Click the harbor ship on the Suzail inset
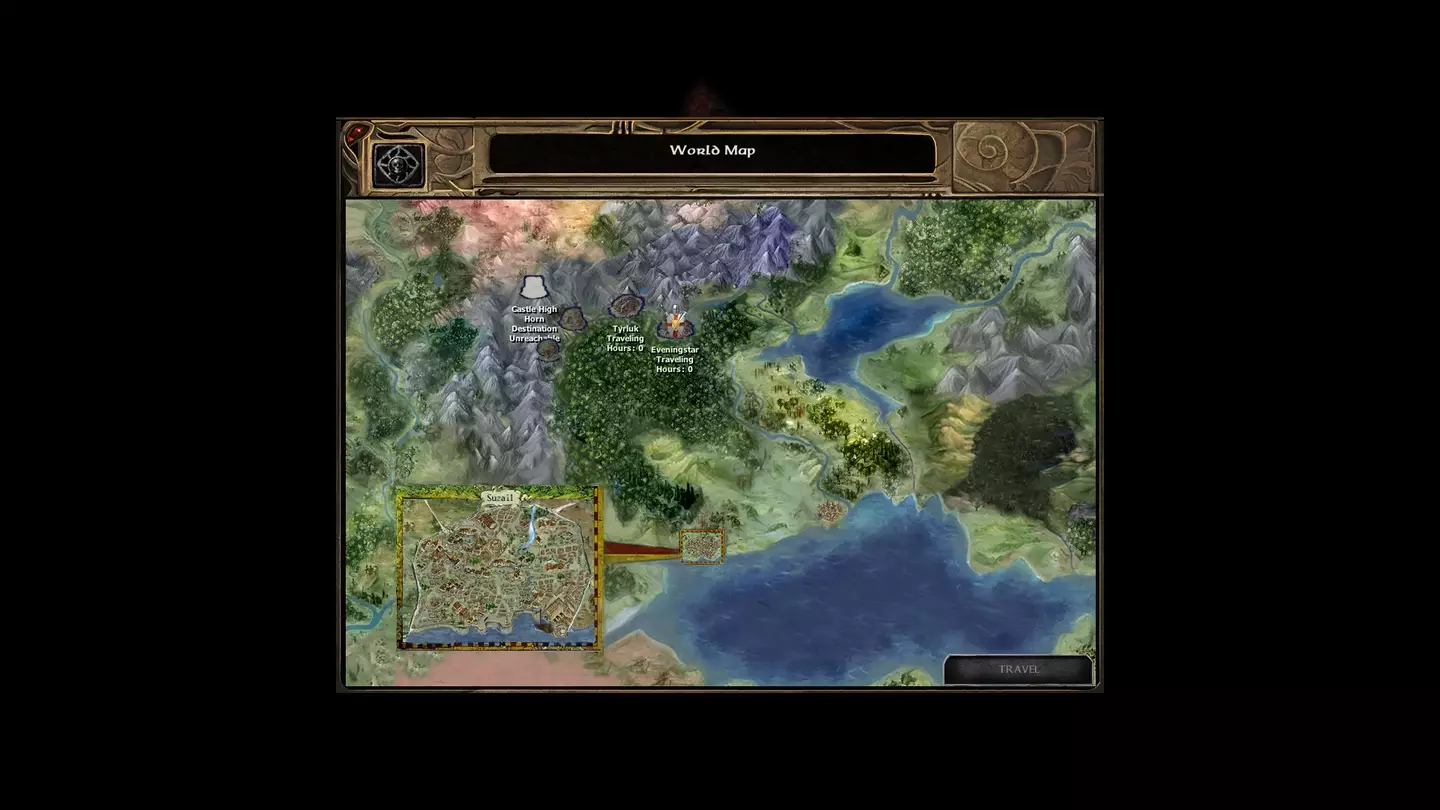This screenshot has width=1440, height=810. 542,626
